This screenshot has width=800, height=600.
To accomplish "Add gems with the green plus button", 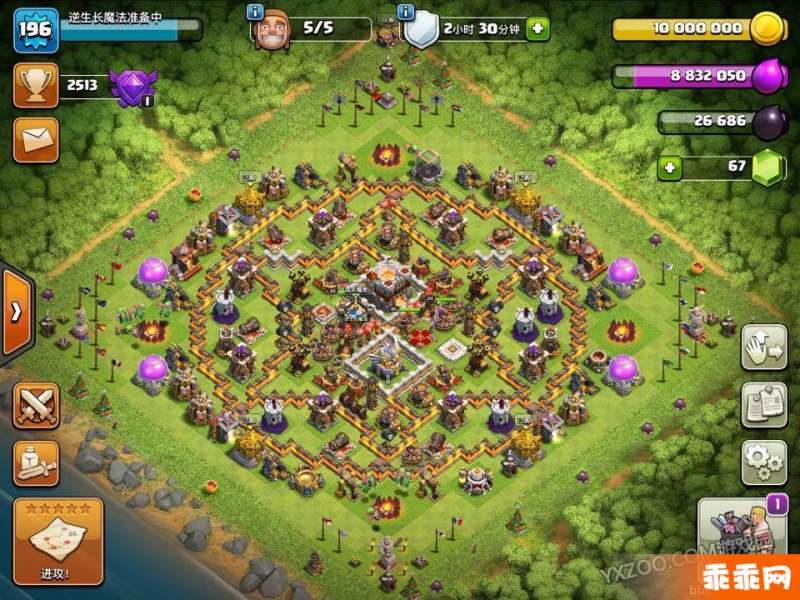I will pos(670,166).
